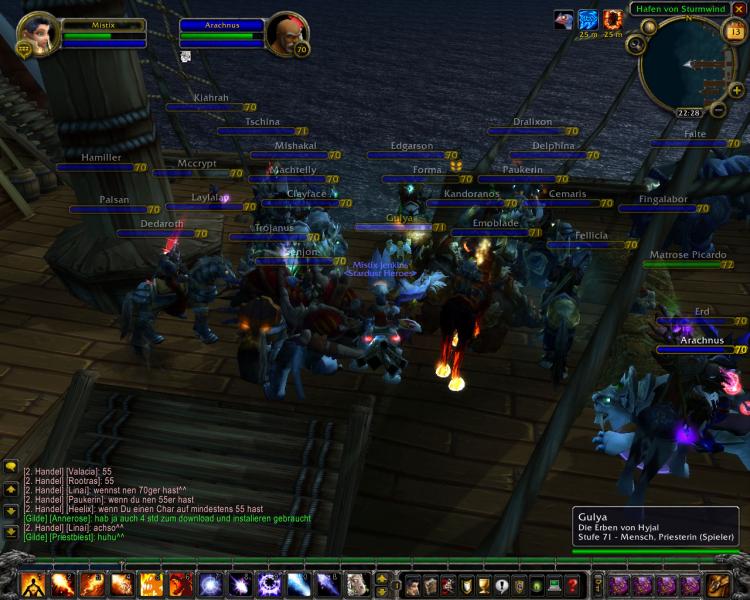The width and height of the screenshot is (750, 600).
Task: Open the chat menu speech-bubble button
Action: point(11,466)
